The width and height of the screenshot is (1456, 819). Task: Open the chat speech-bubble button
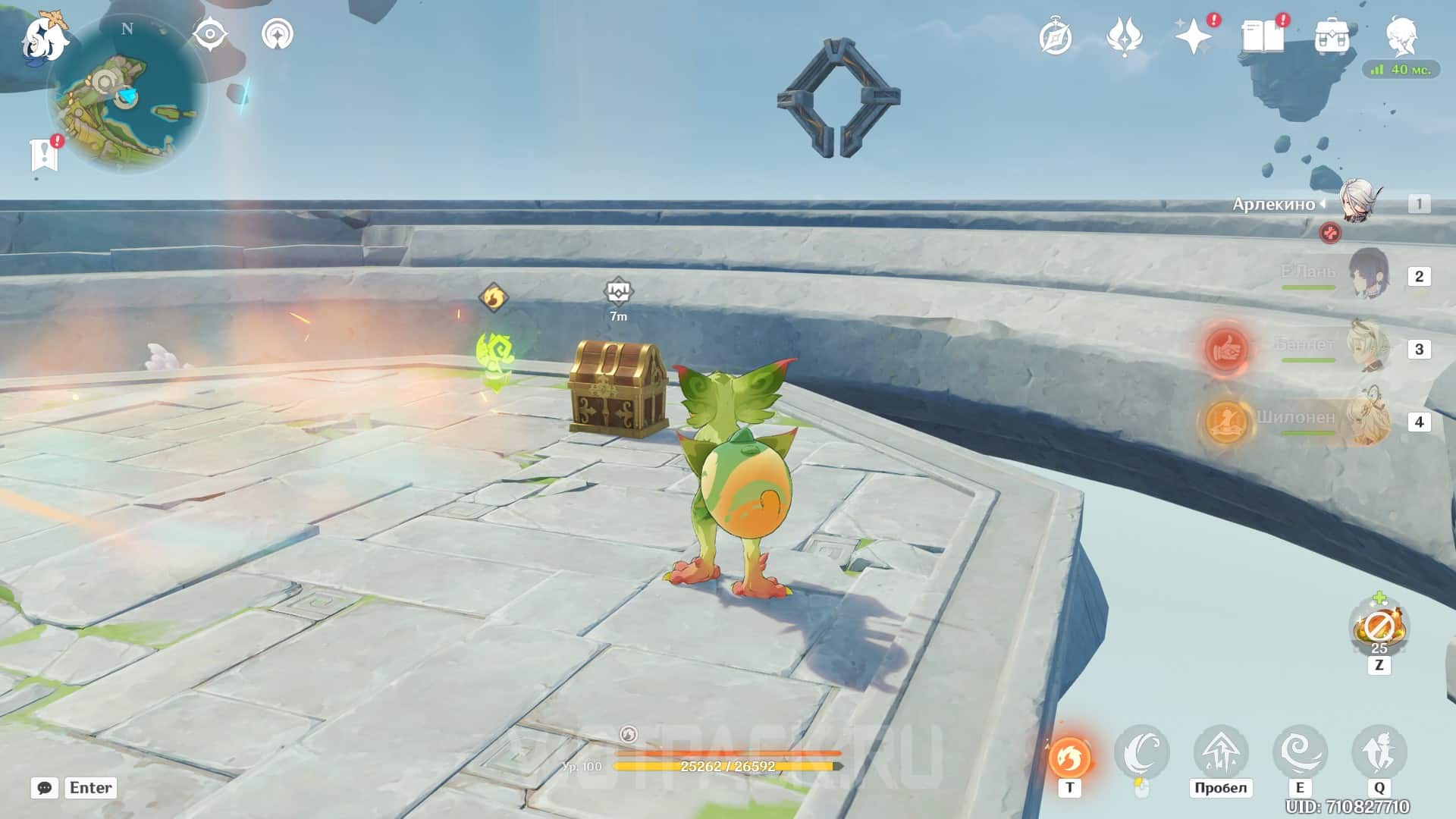(45, 788)
